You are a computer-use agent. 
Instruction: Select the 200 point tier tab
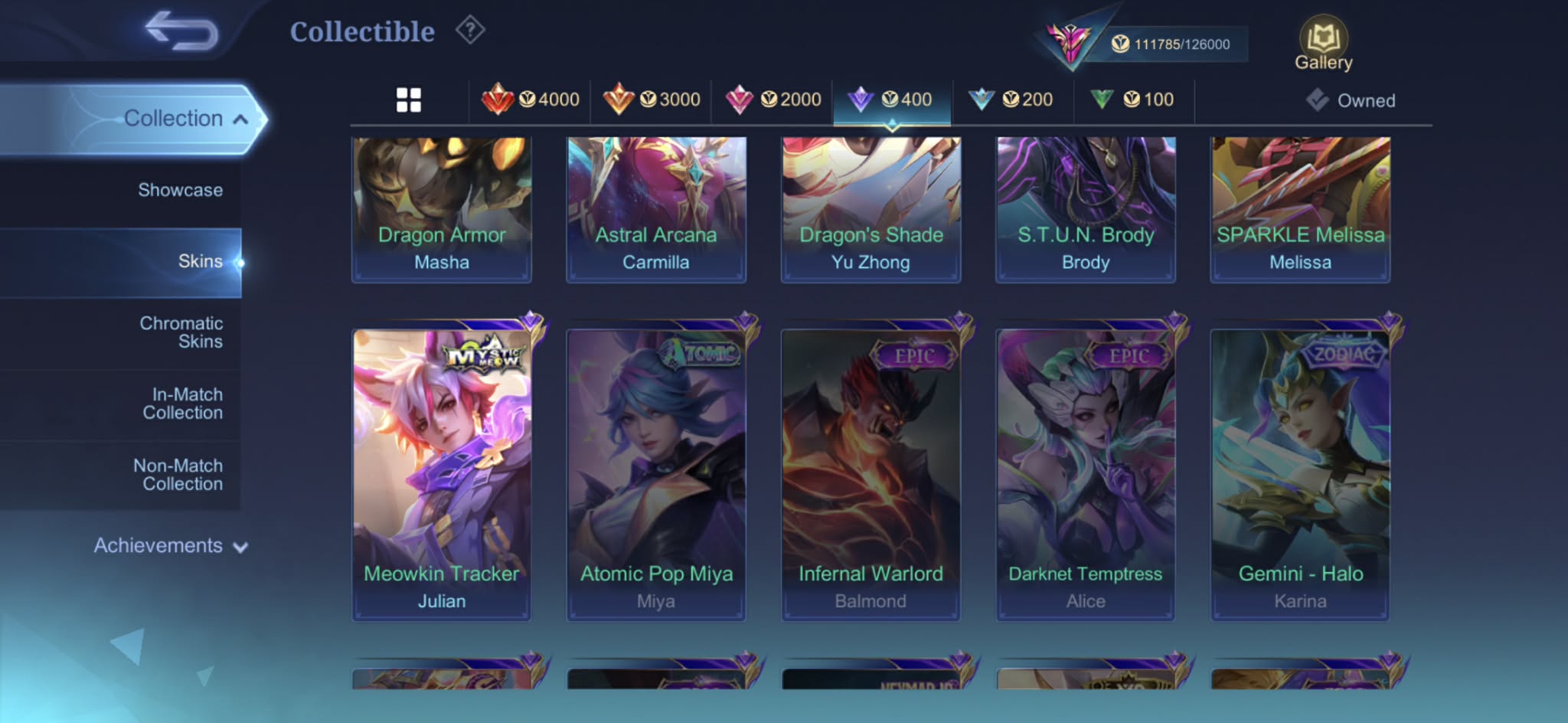1011,100
